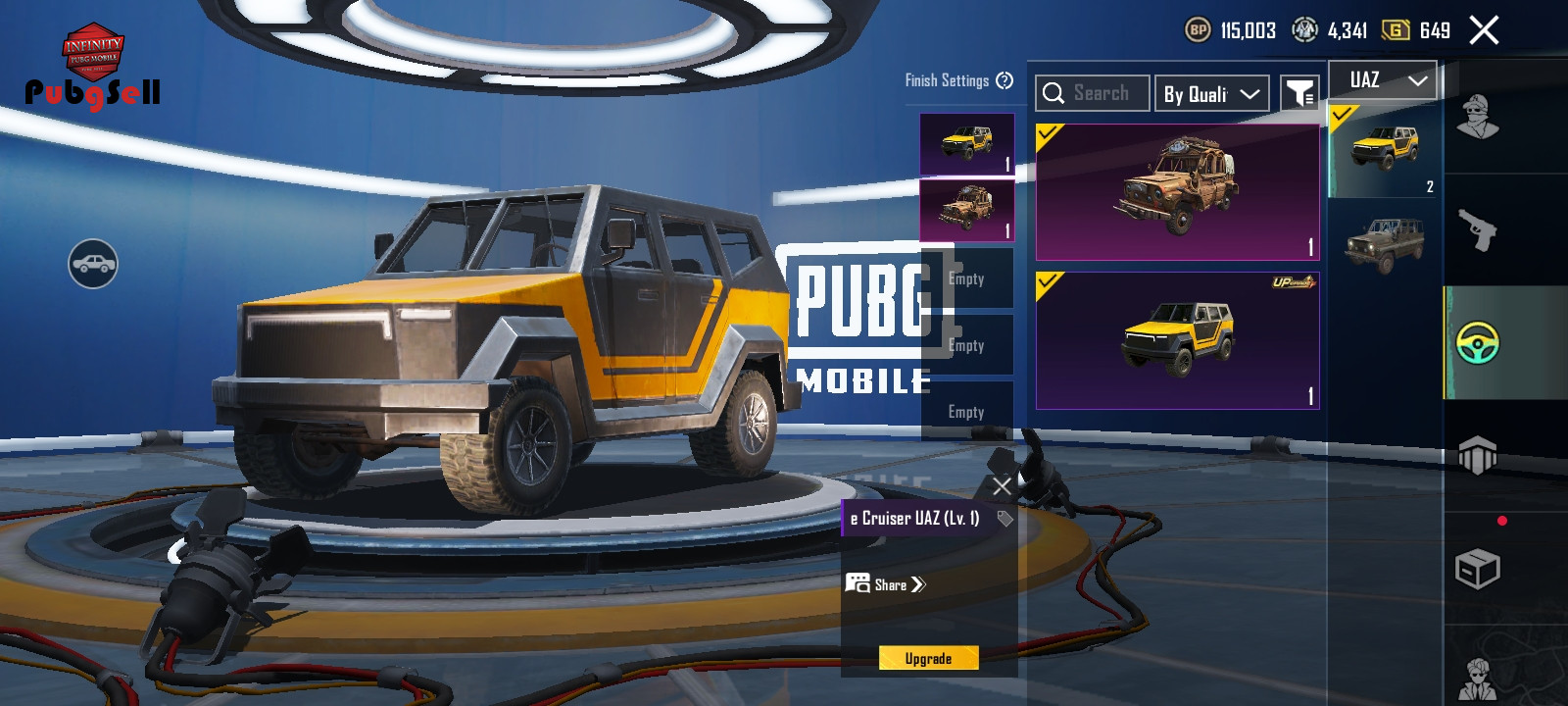Screen dimensions: 1568x706
Task: Open the By Quality sort dropdown
Action: [x=1211, y=94]
